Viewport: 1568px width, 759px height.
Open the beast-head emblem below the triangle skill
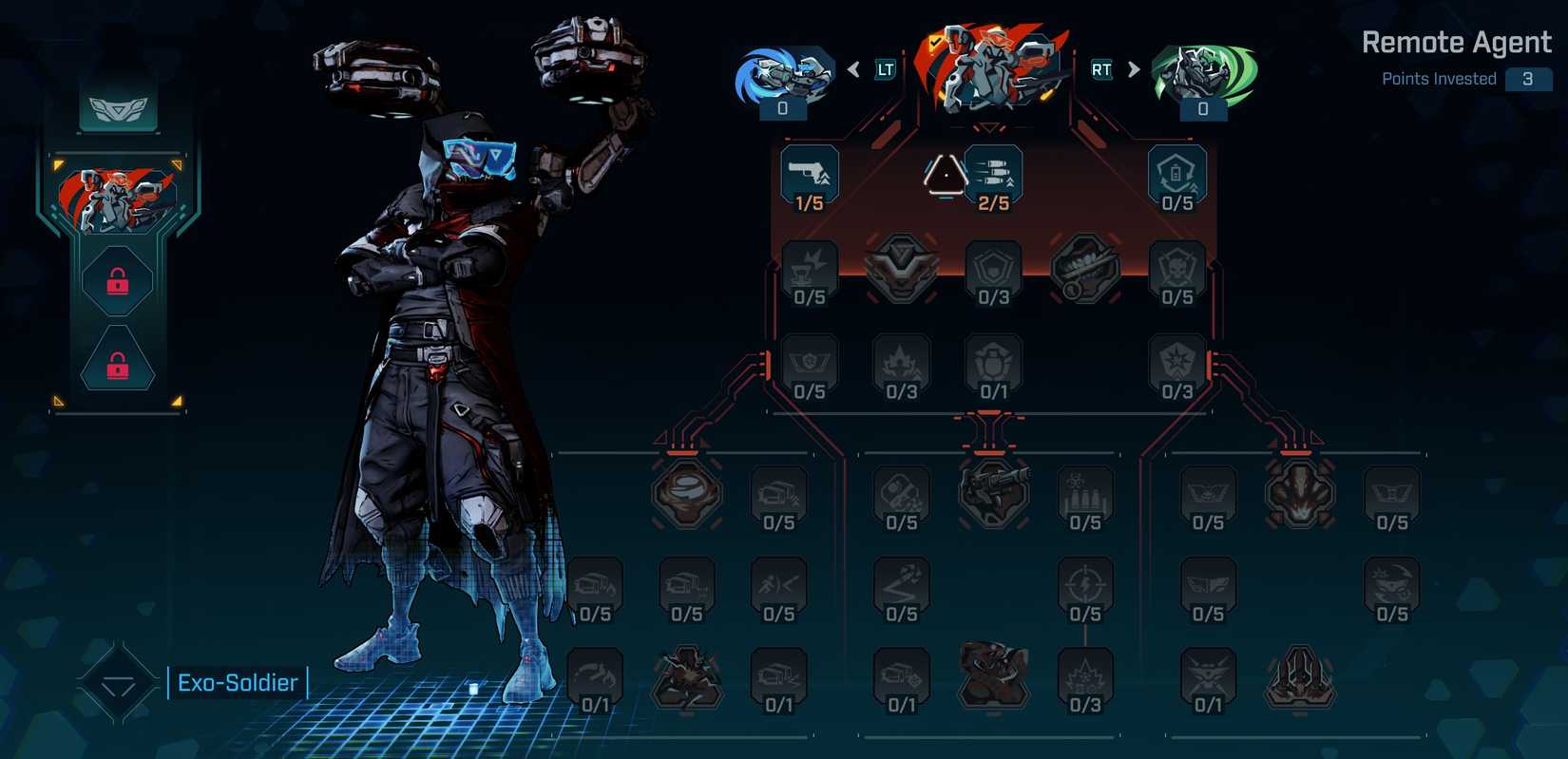[901, 270]
